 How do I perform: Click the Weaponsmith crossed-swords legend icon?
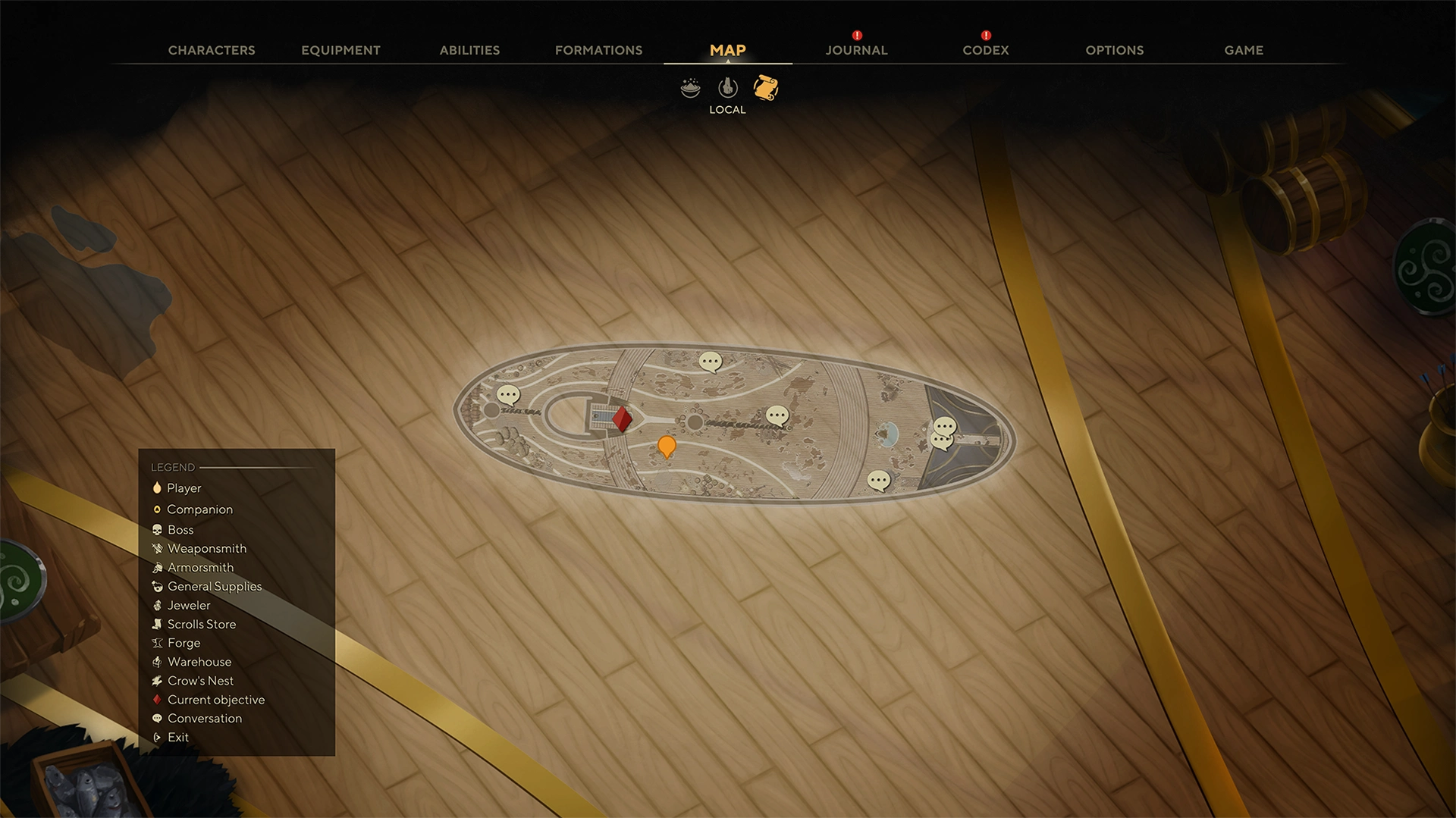pos(158,548)
